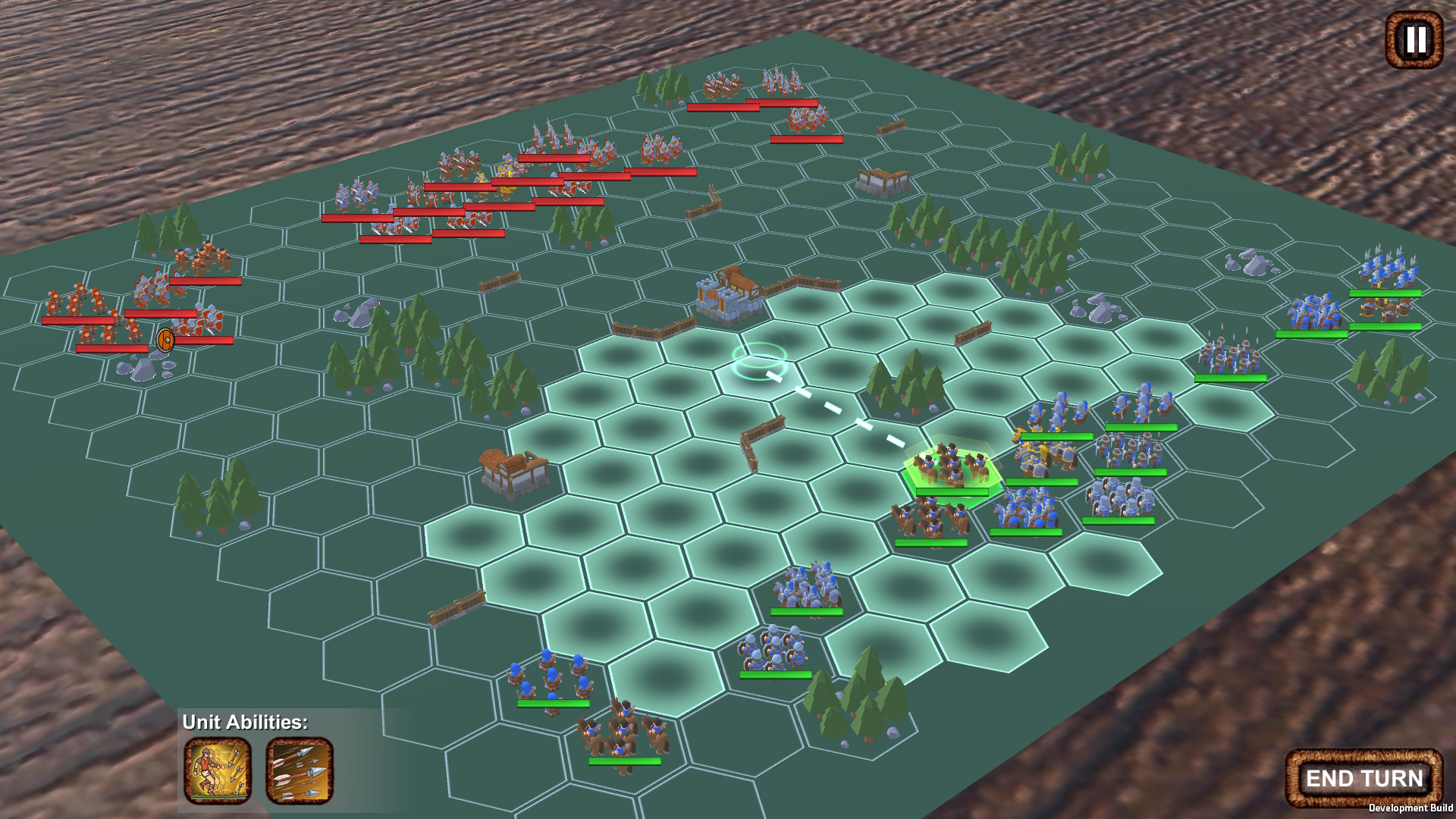Click the pause icon in top right corner
Viewport: 1456px width, 819px height.
(1414, 38)
